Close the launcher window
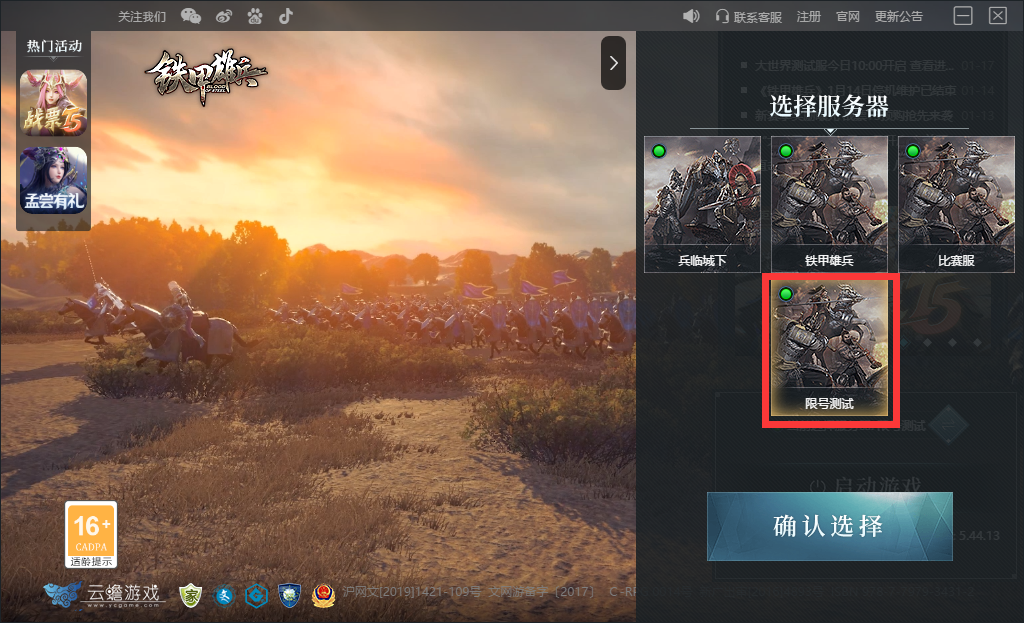This screenshot has height=623, width=1024. 997,16
